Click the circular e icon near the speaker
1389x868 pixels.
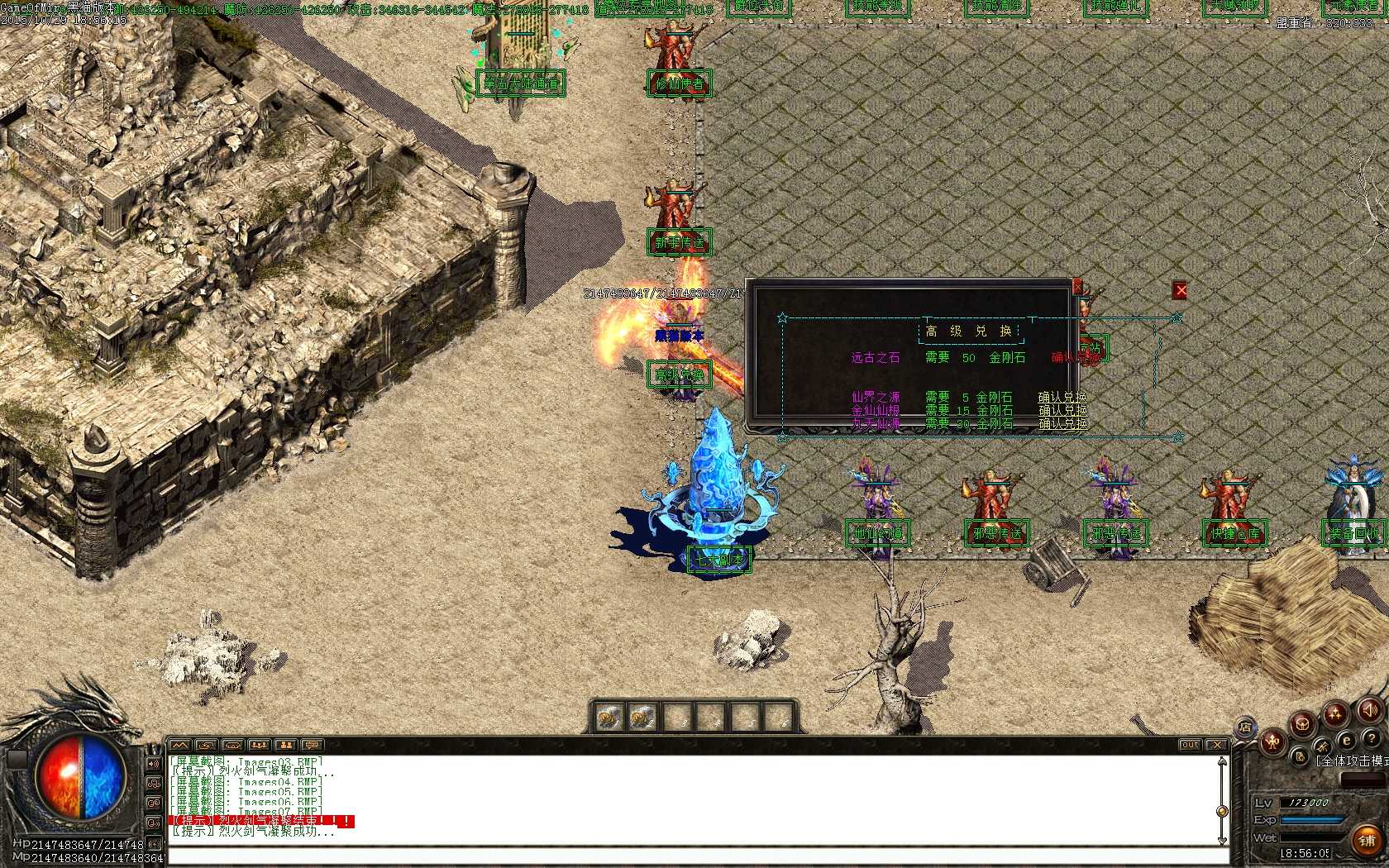pyautogui.click(x=1347, y=740)
